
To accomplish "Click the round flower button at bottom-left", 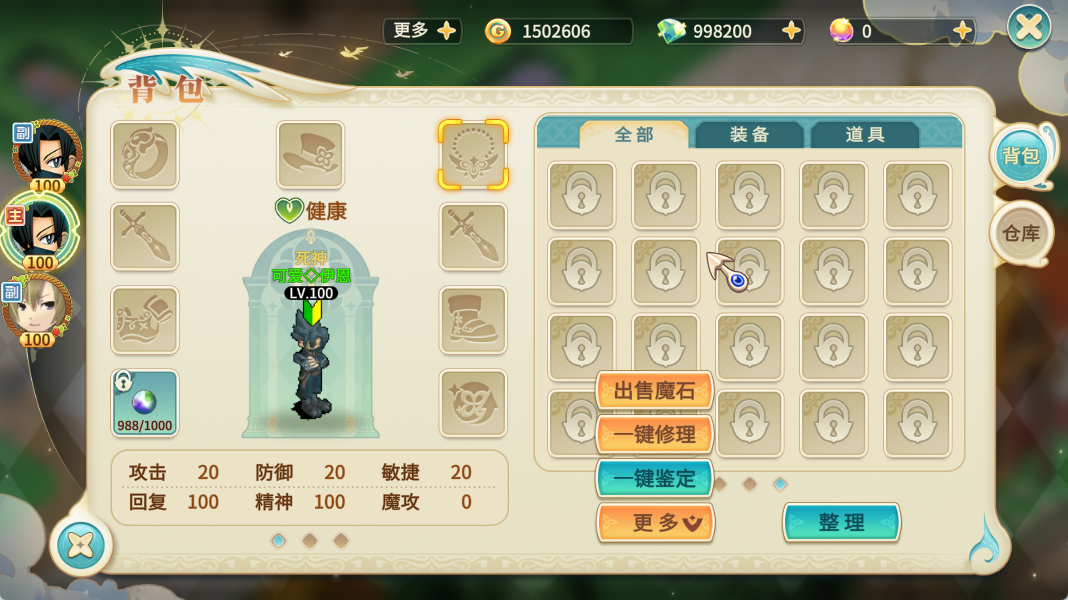I will [80, 545].
